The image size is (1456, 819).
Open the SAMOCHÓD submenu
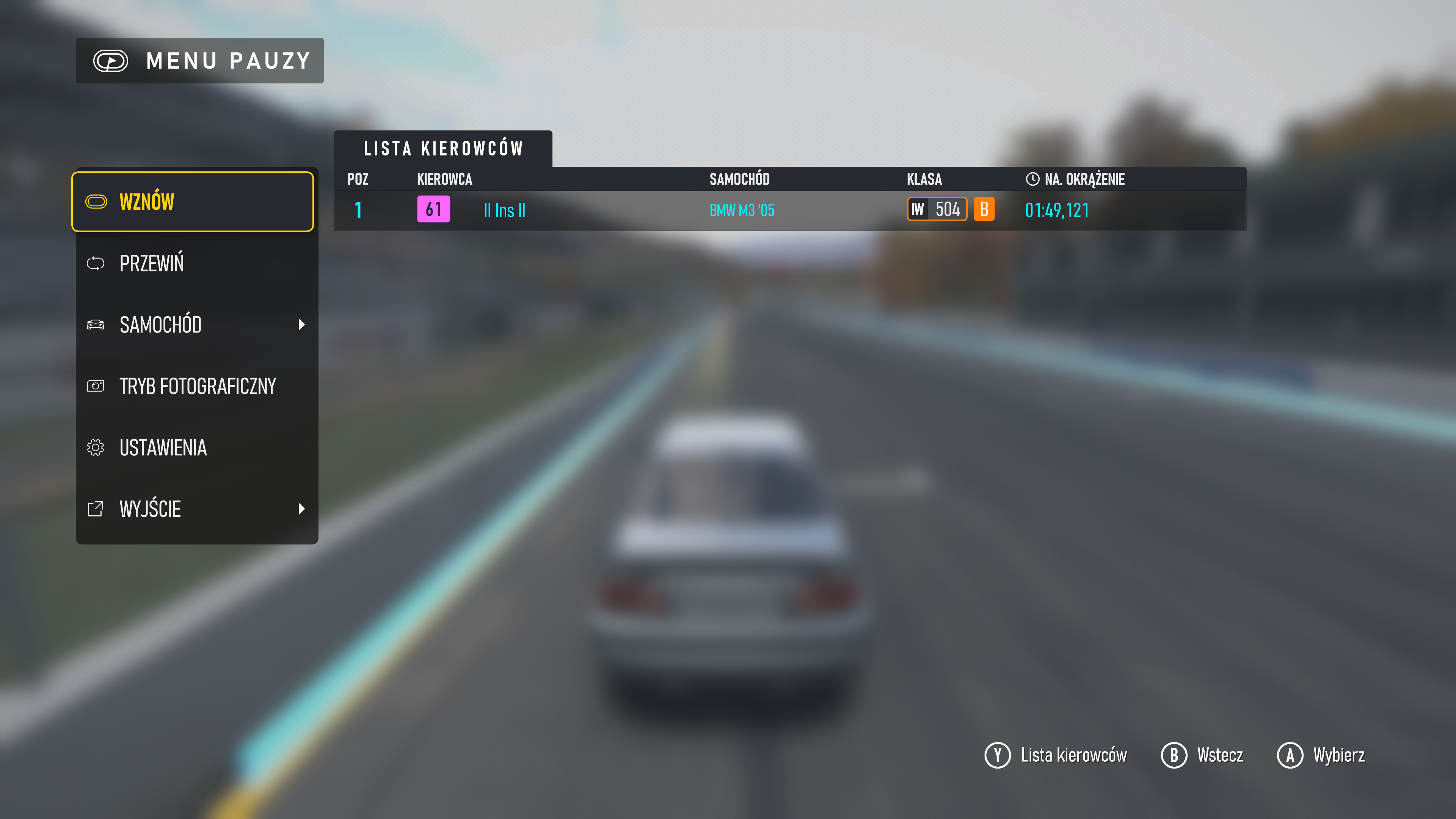[192, 325]
